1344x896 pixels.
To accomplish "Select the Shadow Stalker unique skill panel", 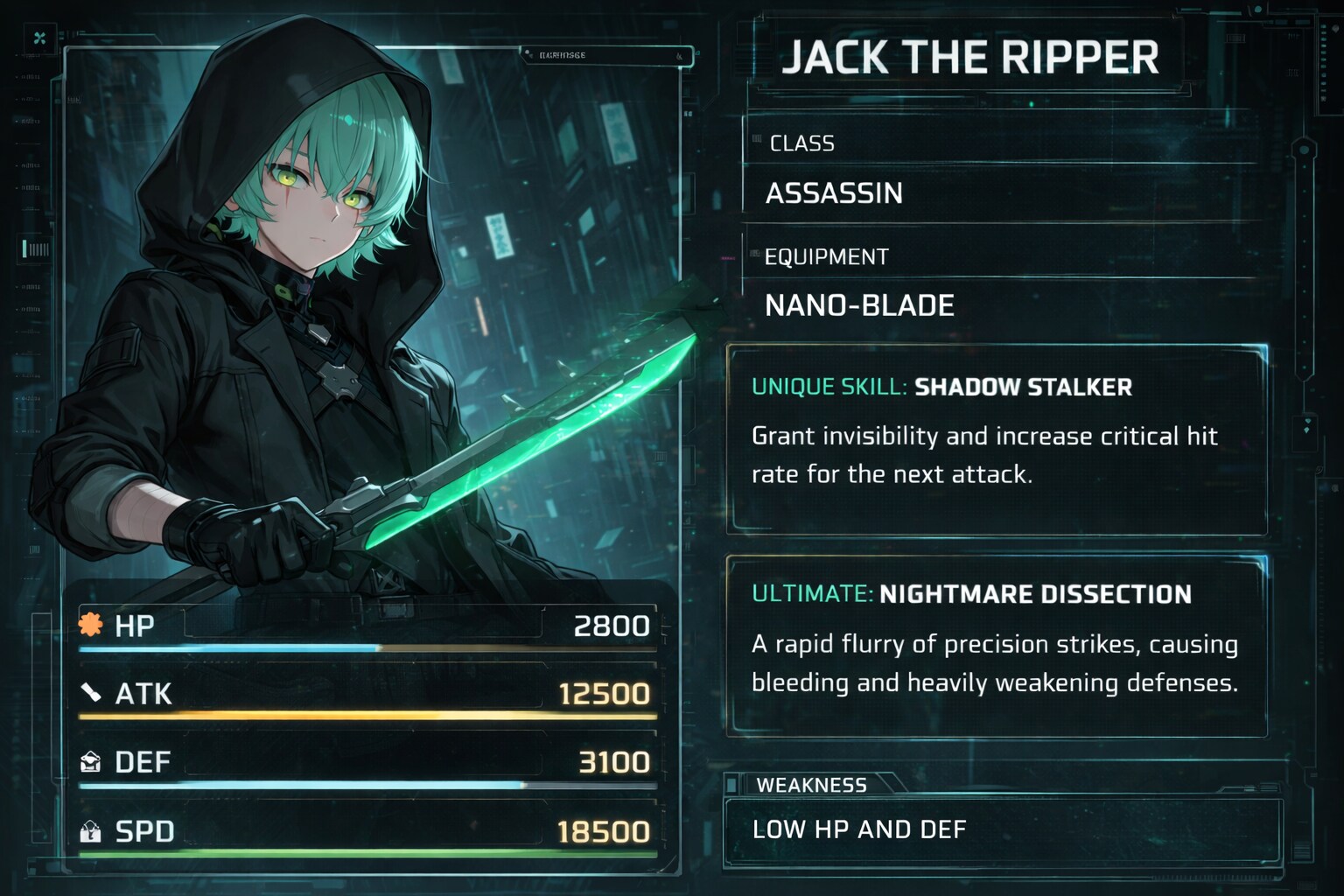I will click(997, 439).
